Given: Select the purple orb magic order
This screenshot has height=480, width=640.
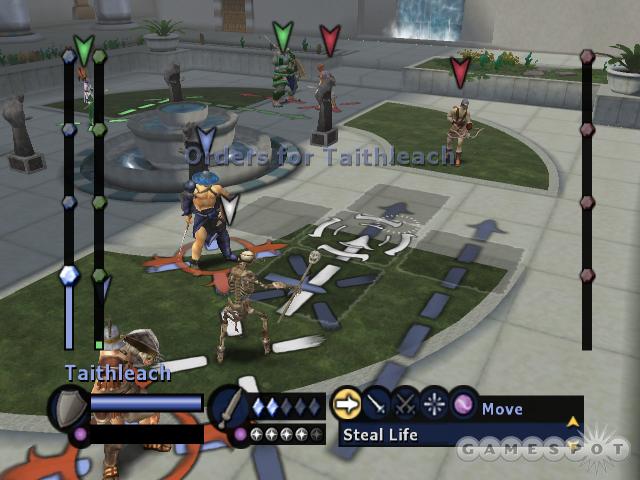Looking at the screenshot, I should [463, 404].
